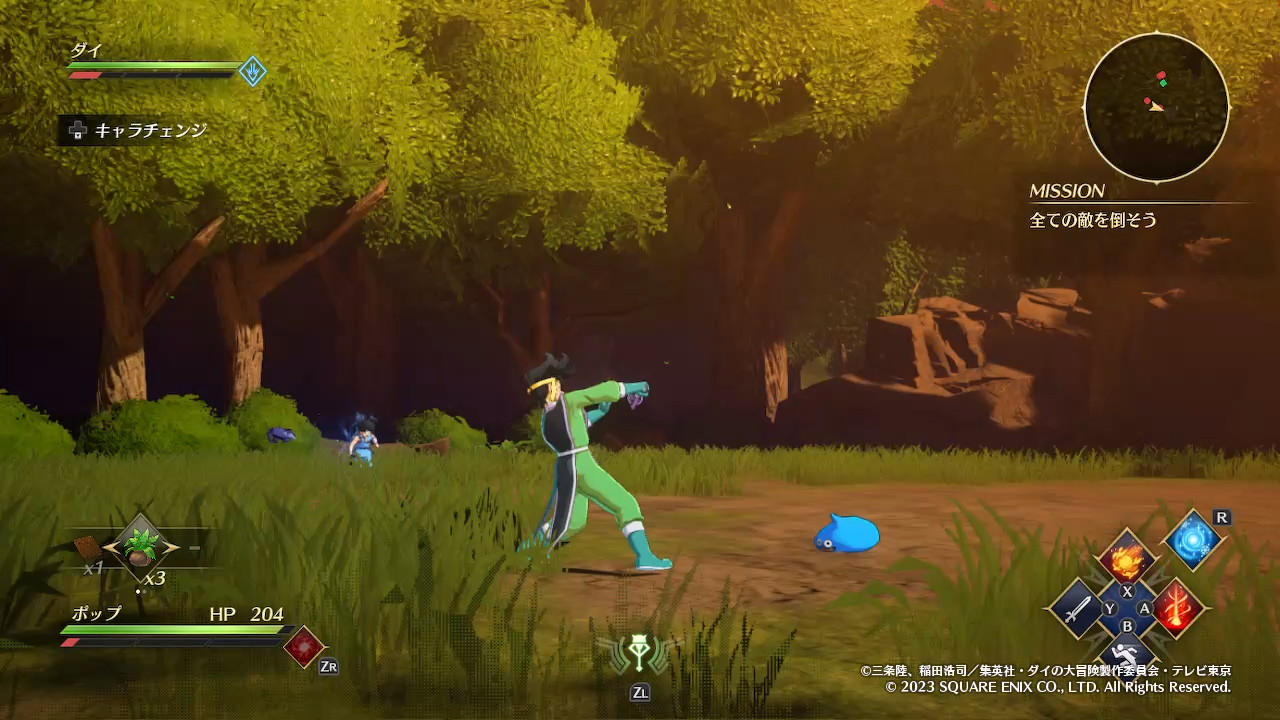Select the sword attack icon

(x=1076, y=608)
